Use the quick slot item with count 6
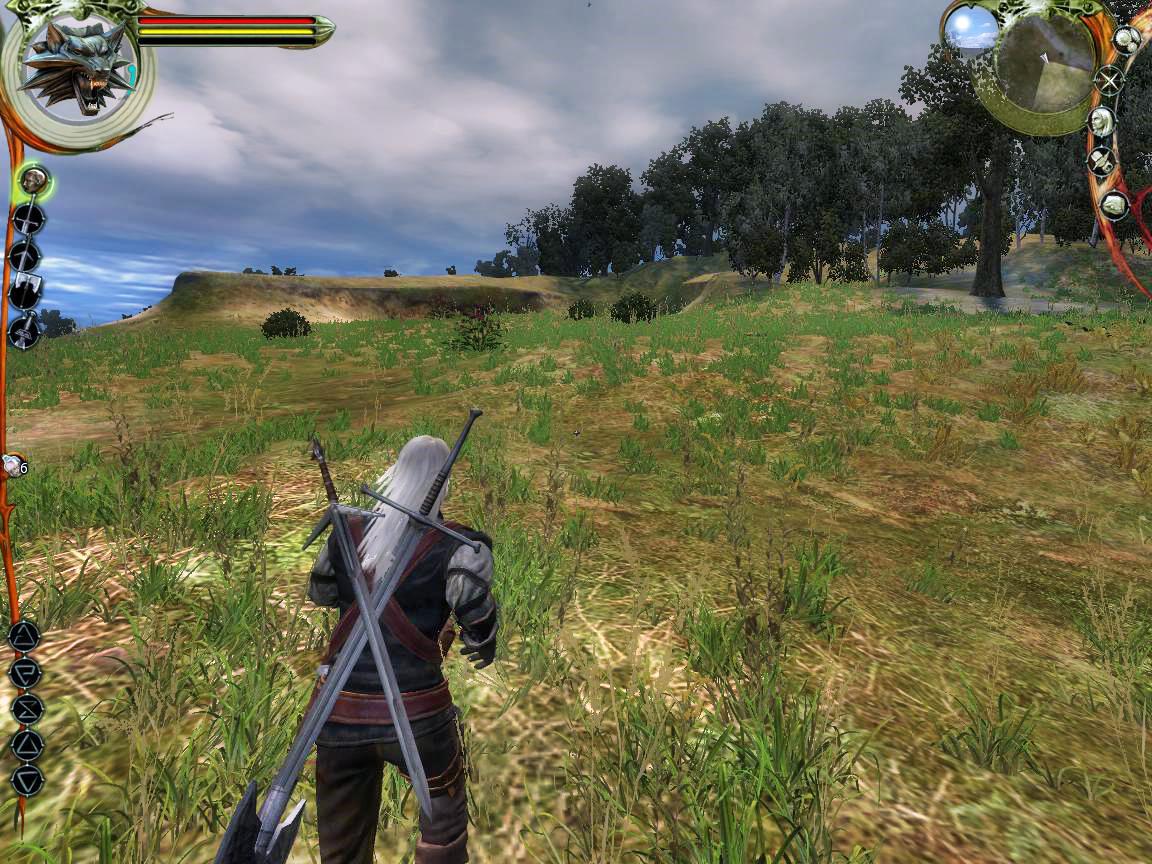The image size is (1152, 864). pos(13,465)
